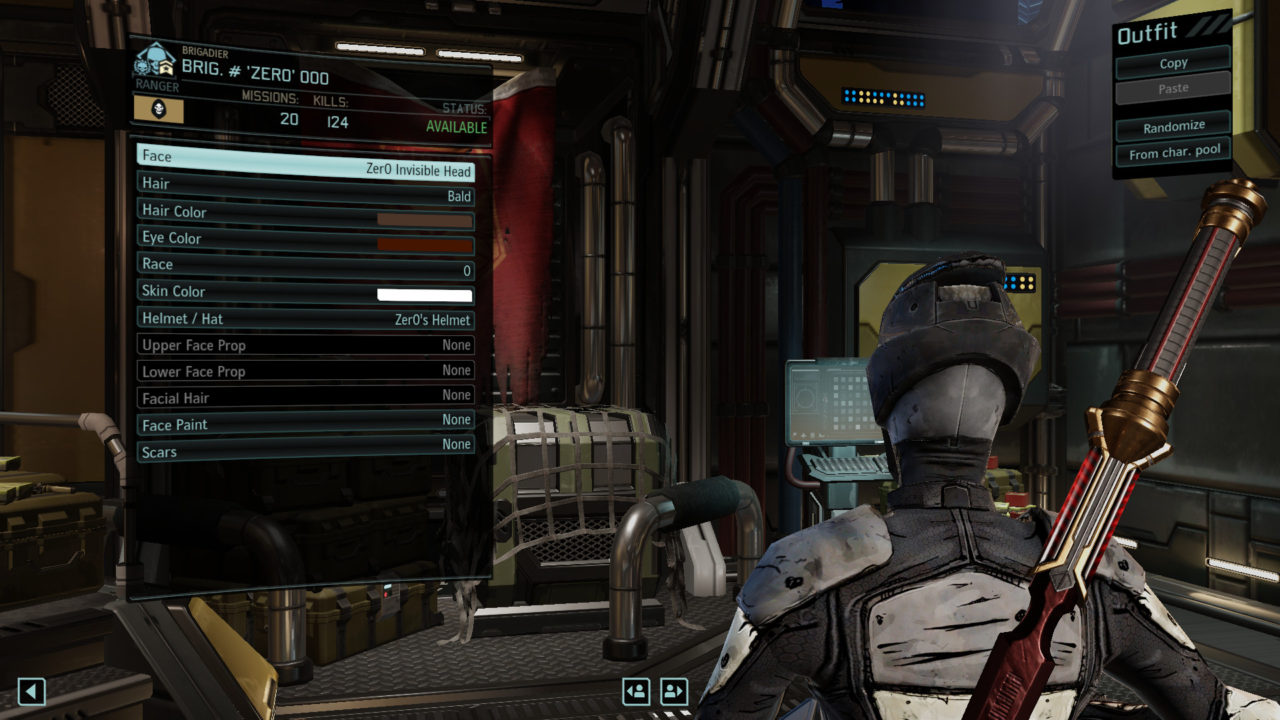Open the Helmet / Hat selection

click(x=305, y=319)
